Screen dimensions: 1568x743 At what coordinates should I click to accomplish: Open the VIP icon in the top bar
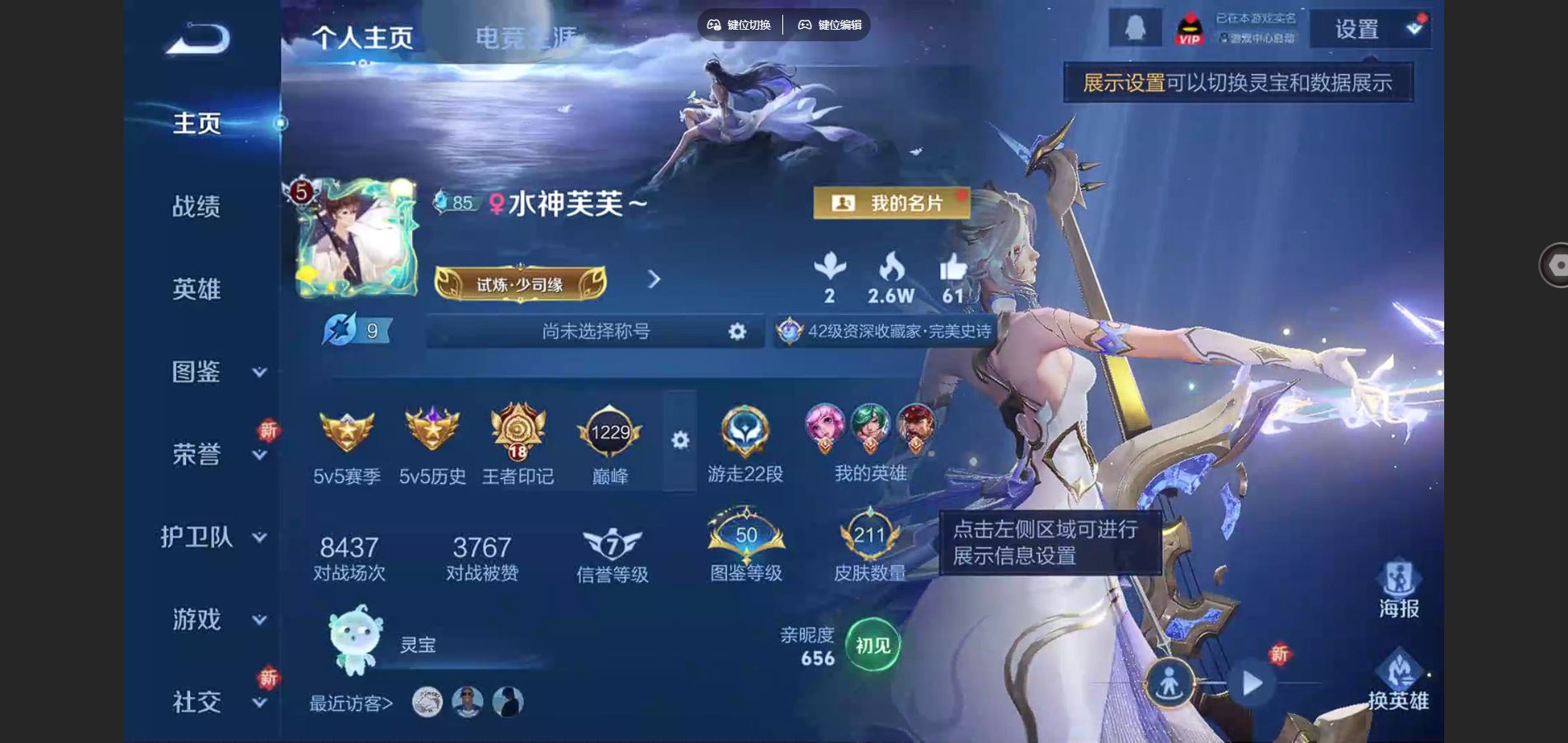(x=1188, y=27)
